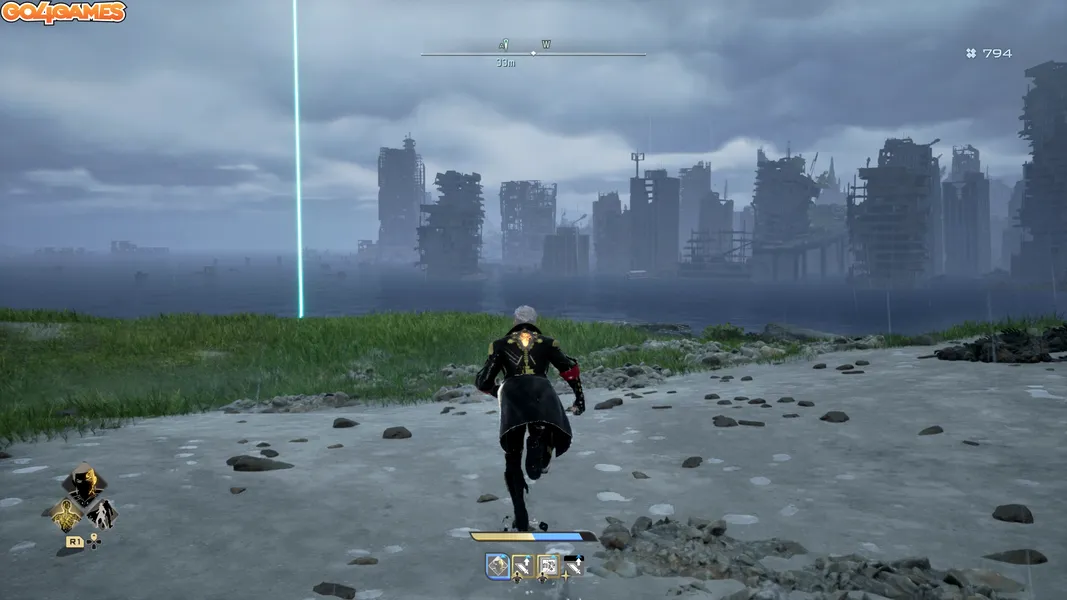
Task: Select the dark masked face diamond icon
Action: (83, 486)
